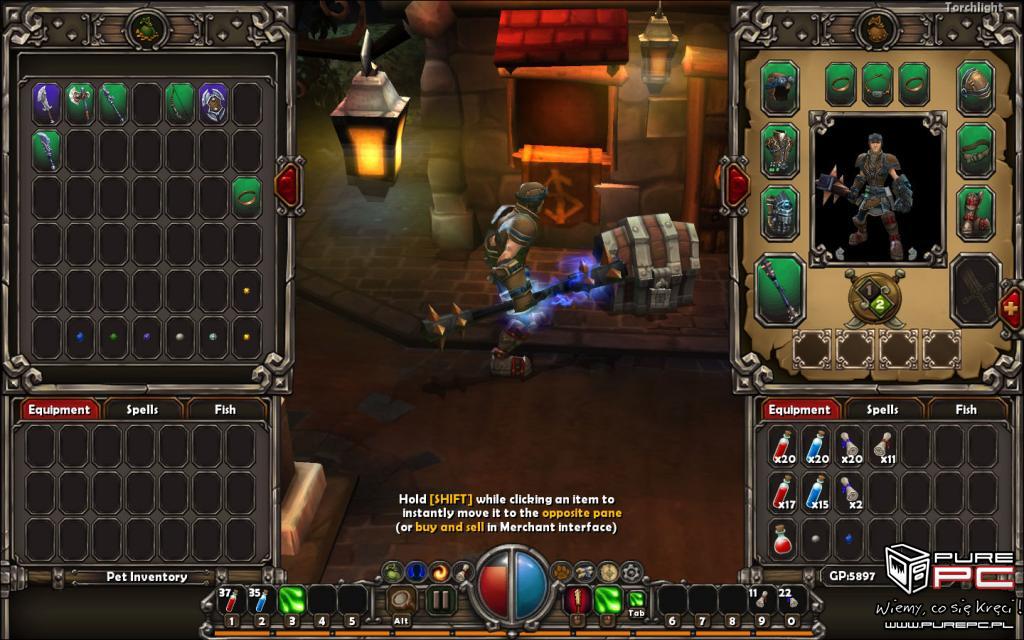Click the equipped belt slot
This screenshot has height=640, width=1024.
pyautogui.click(x=975, y=151)
